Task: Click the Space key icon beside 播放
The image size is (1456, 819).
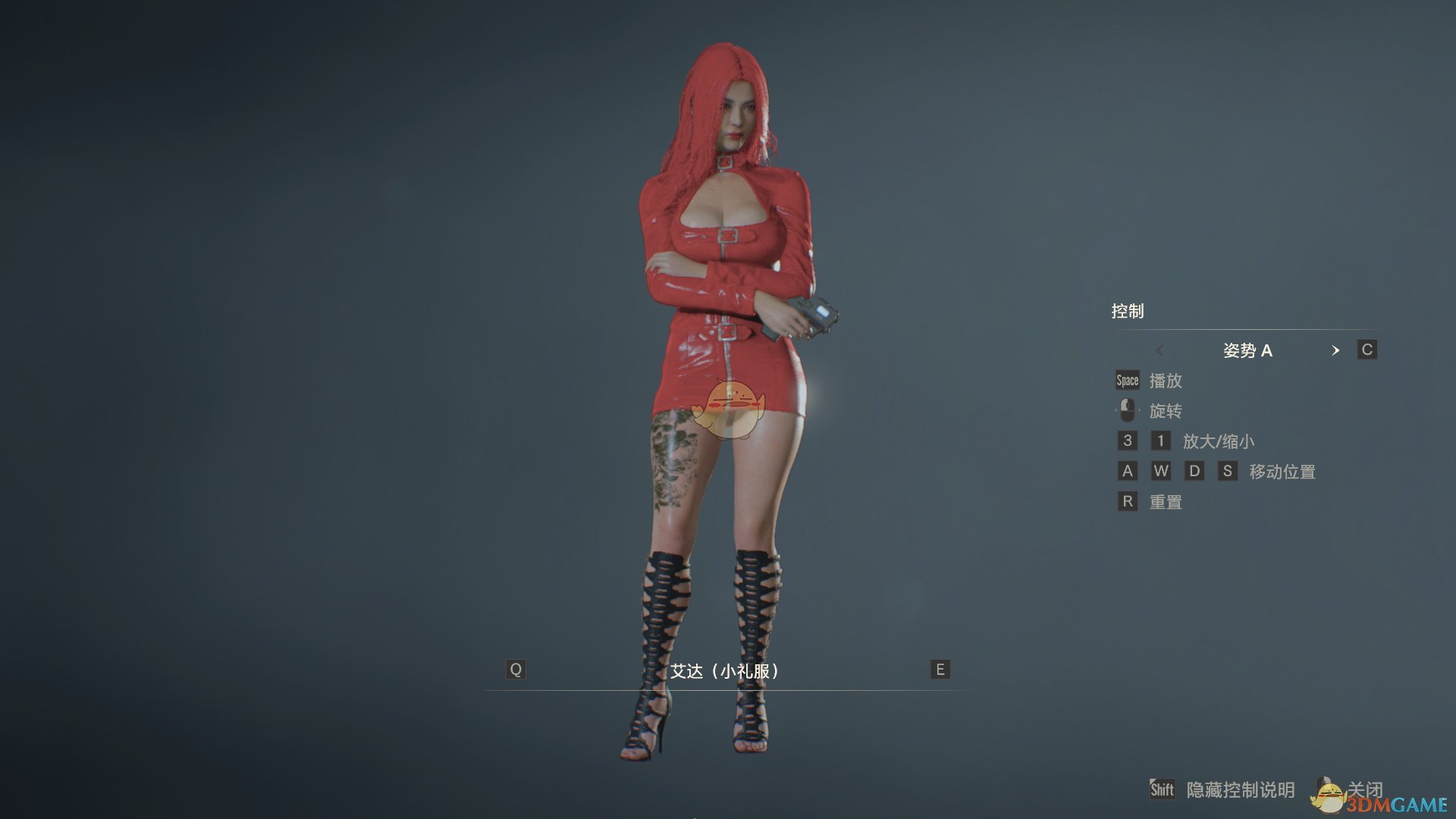Action: pyautogui.click(x=1126, y=380)
